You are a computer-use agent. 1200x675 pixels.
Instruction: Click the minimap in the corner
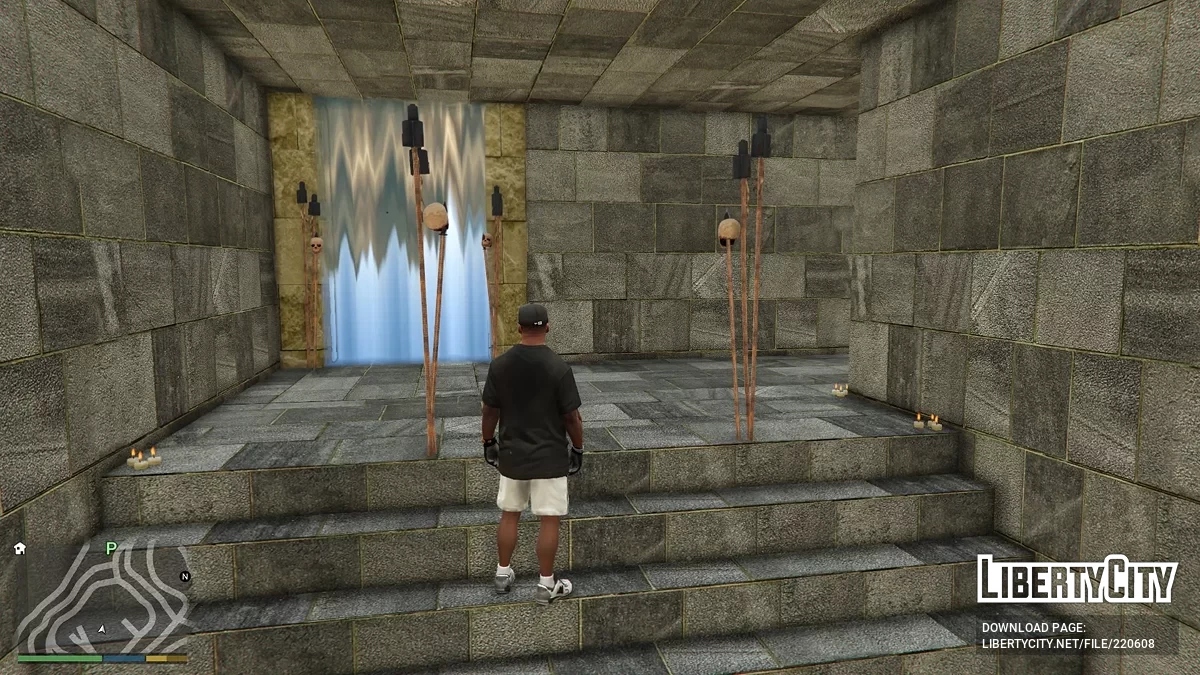click(103, 599)
